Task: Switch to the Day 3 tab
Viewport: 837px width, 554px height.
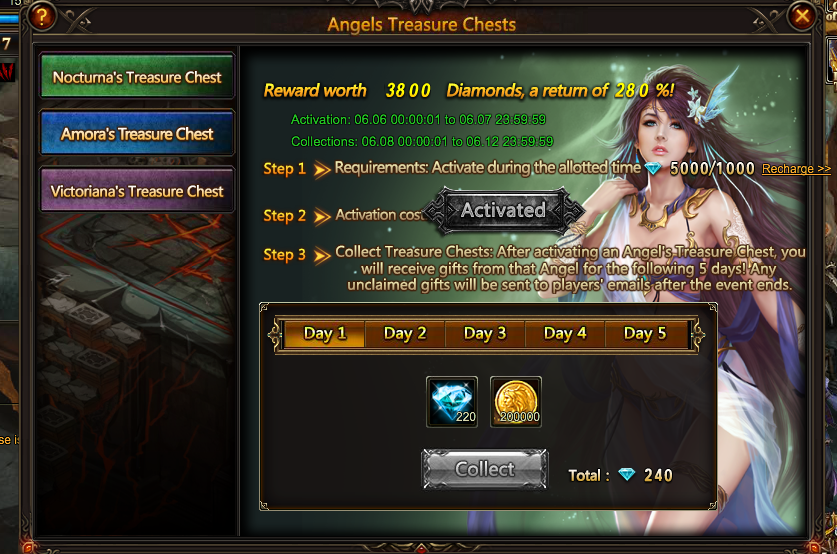Action: pos(485,334)
